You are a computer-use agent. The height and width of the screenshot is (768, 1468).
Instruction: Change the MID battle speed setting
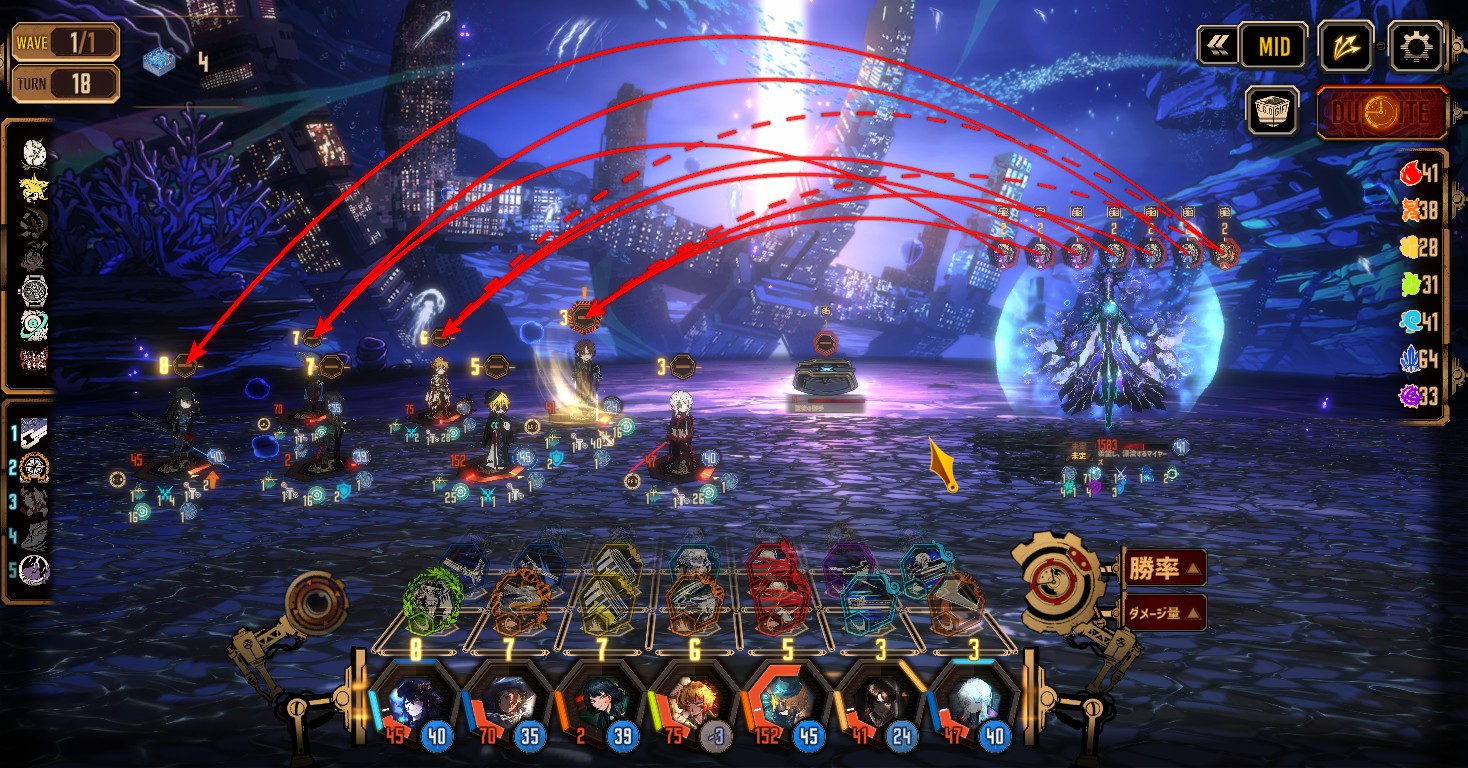pos(1273,46)
